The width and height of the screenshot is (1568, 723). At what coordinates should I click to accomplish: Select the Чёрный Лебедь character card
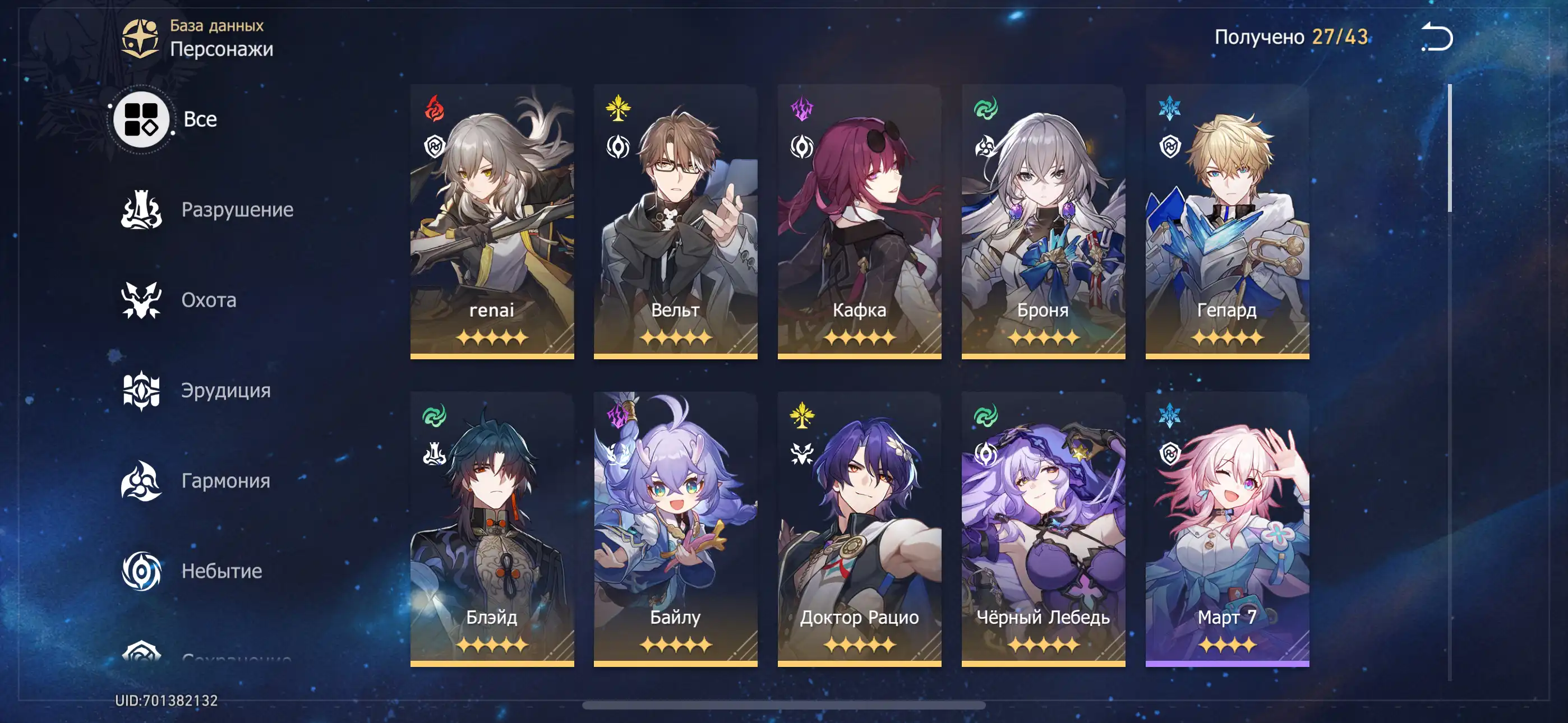(x=1043, y=529)
